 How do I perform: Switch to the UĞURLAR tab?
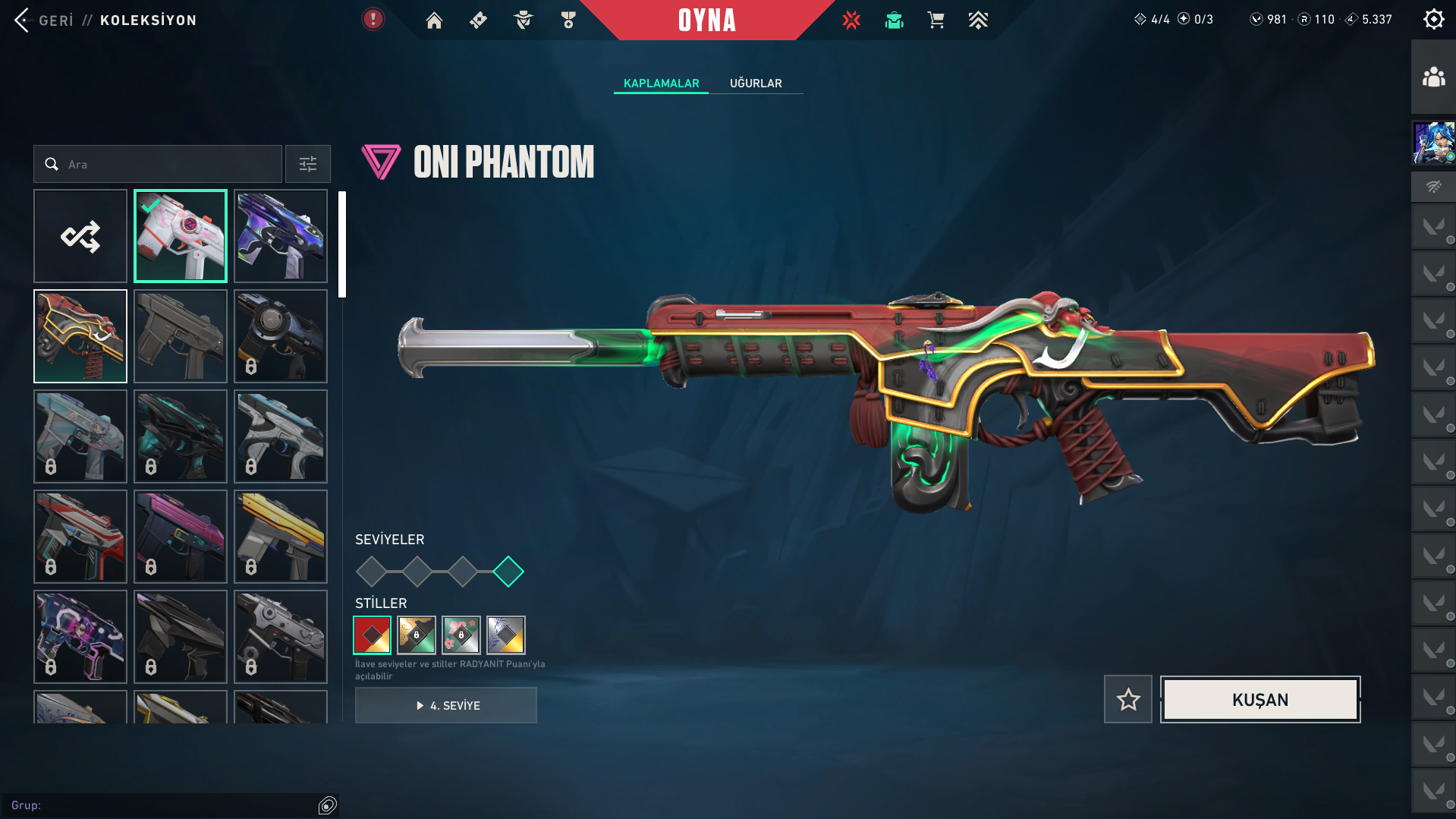[x=755, y=83]
